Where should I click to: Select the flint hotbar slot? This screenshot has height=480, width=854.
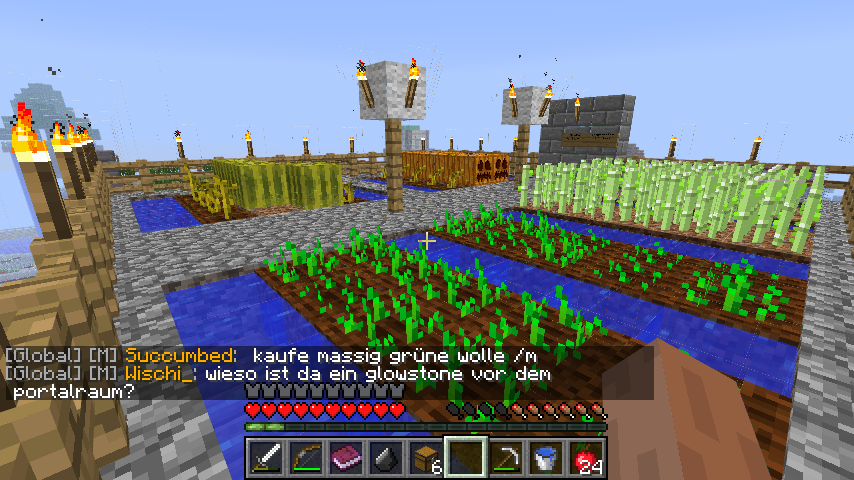pos(387,458)
